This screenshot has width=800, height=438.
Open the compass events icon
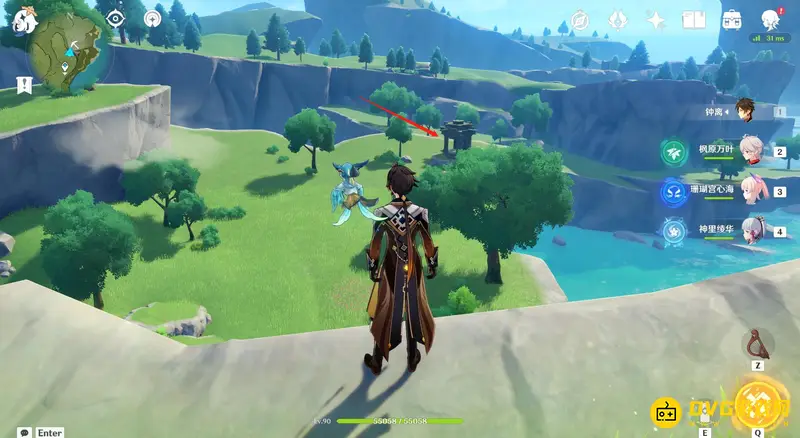tap(580, 19)
